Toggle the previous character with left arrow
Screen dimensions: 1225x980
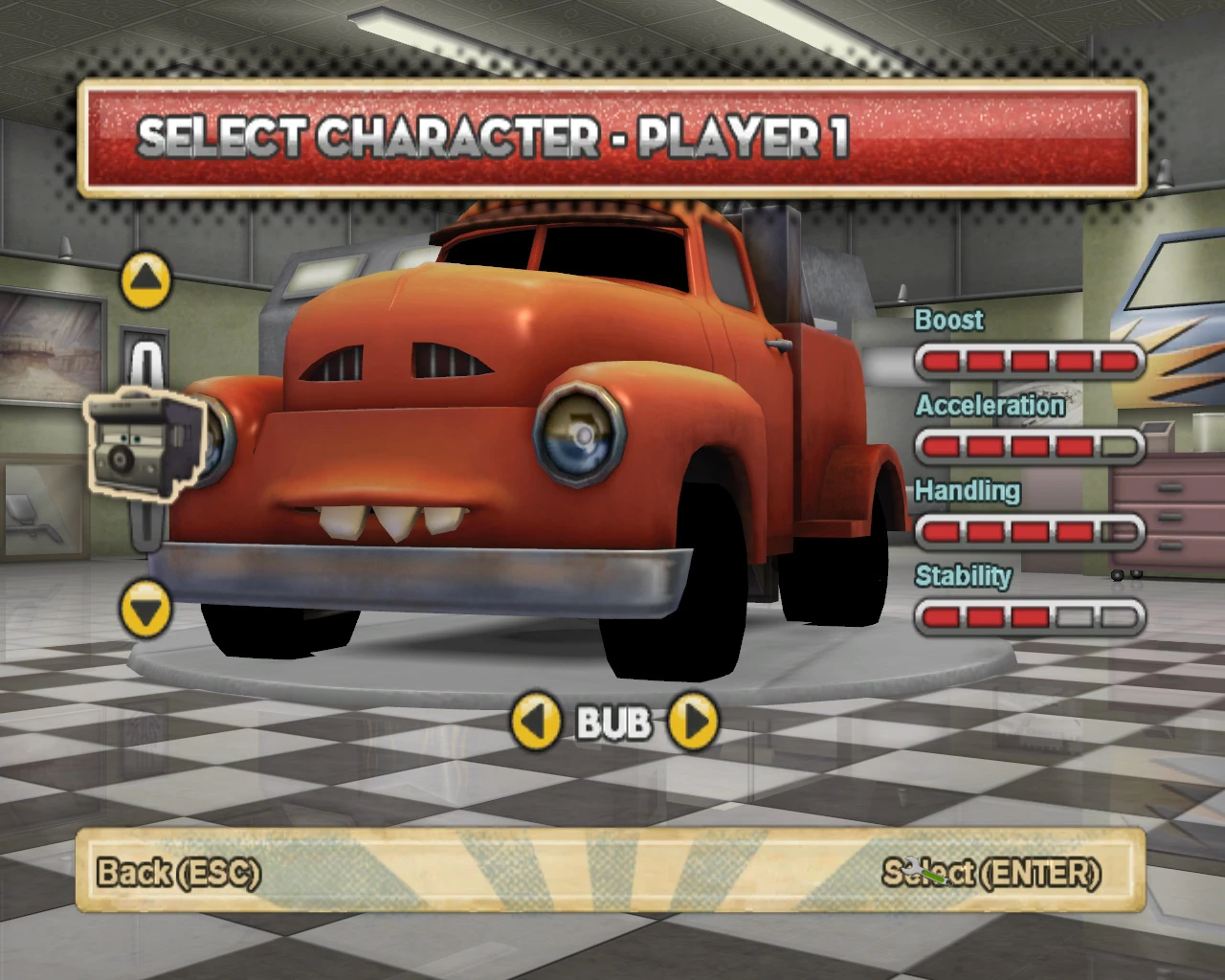pos(536,724)
